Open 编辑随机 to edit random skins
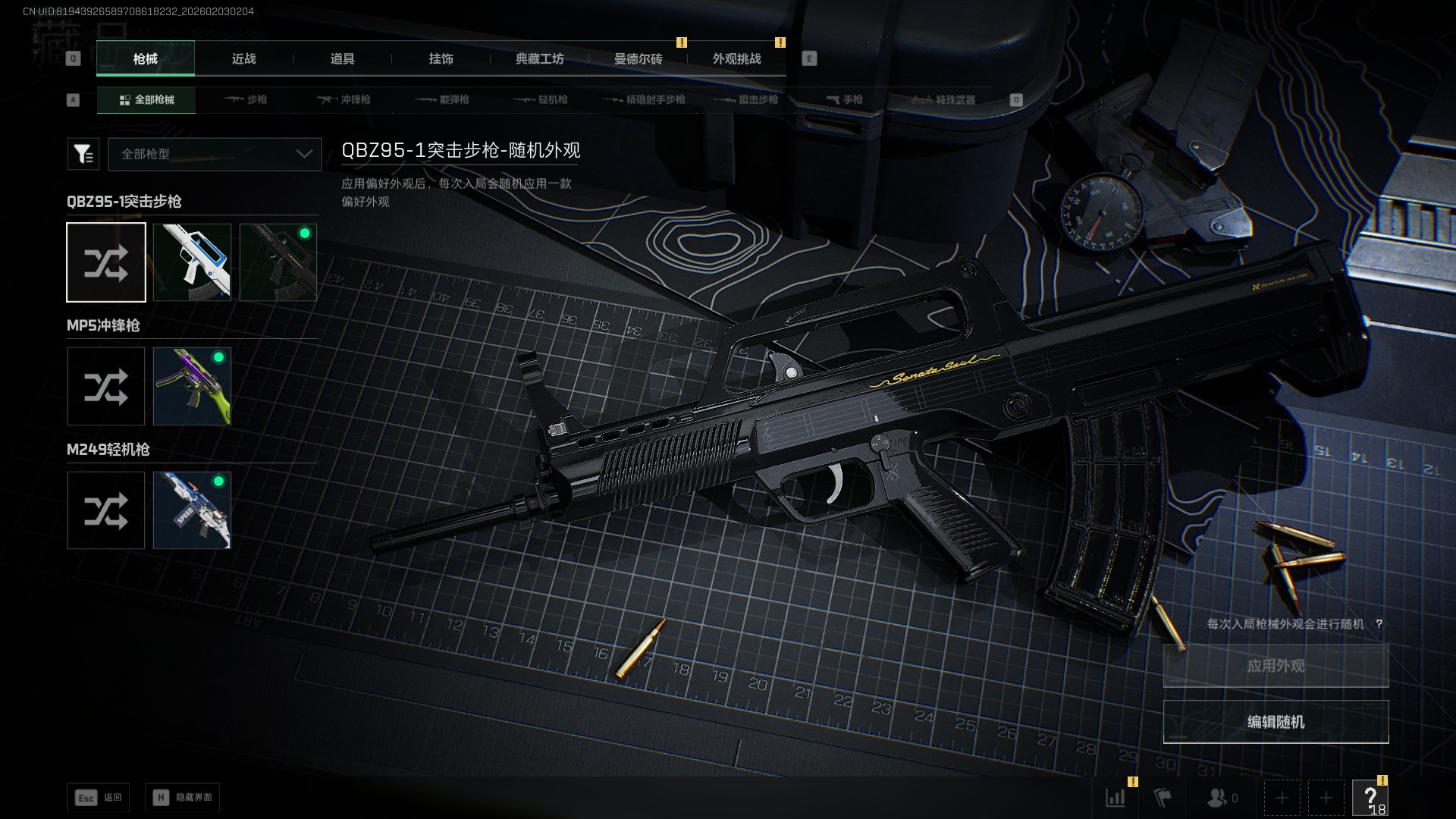 (1276, 722)
